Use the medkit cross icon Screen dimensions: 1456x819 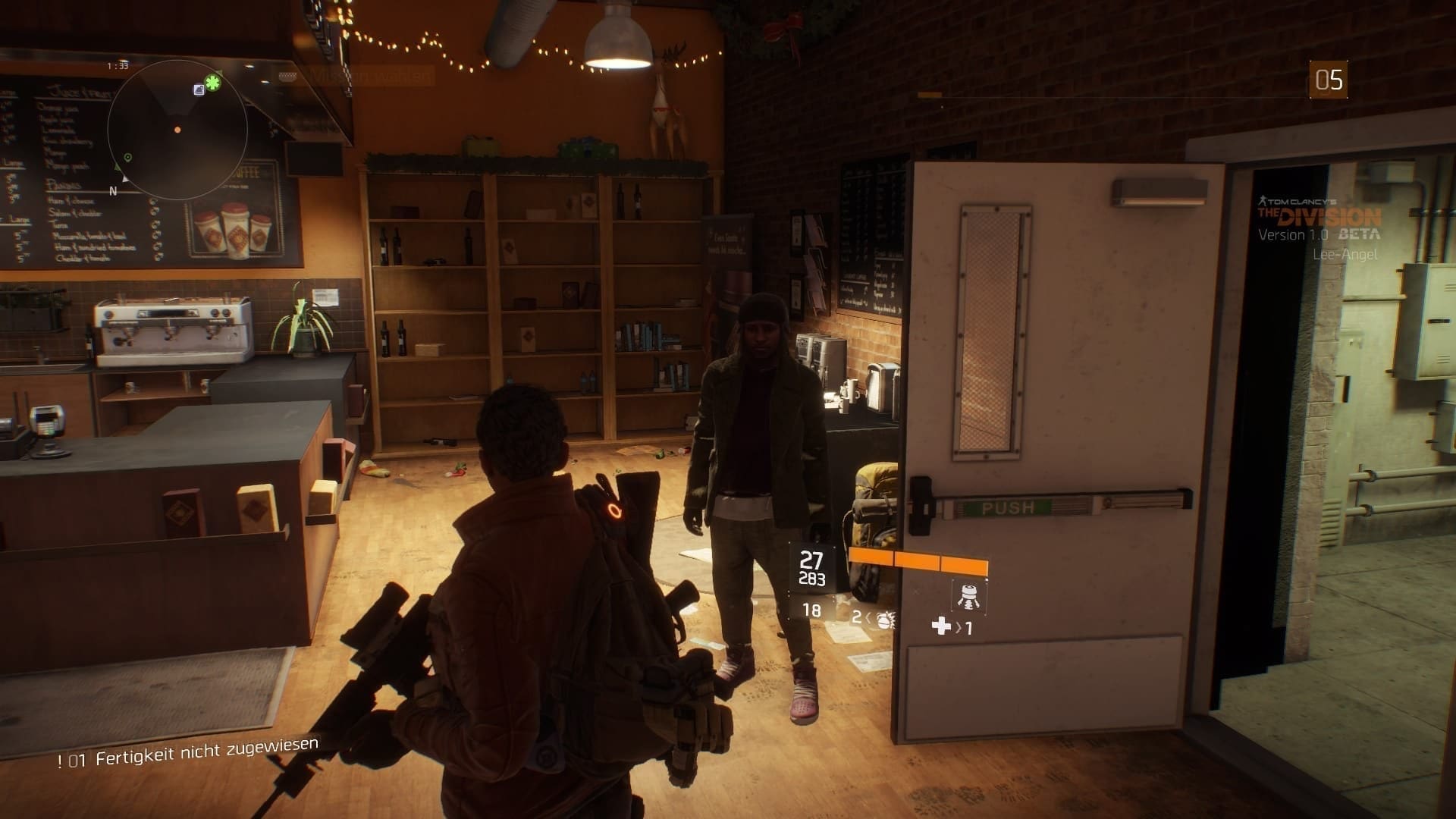941,626
